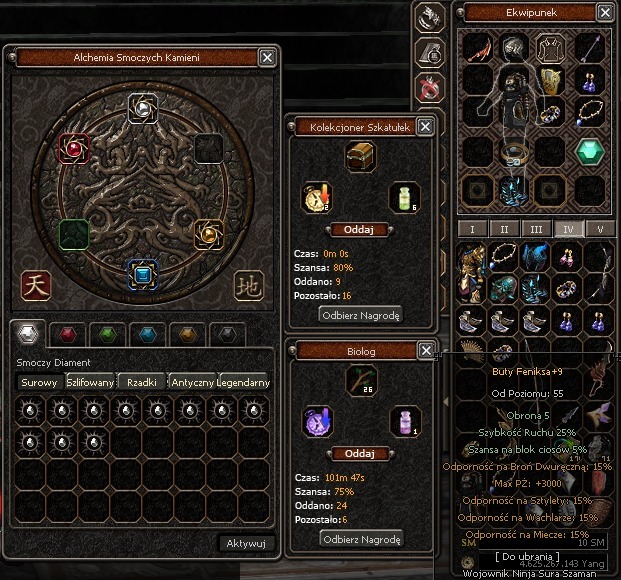Close the Alchemia Smoczych Kamieni window

(x=267, y=58)
